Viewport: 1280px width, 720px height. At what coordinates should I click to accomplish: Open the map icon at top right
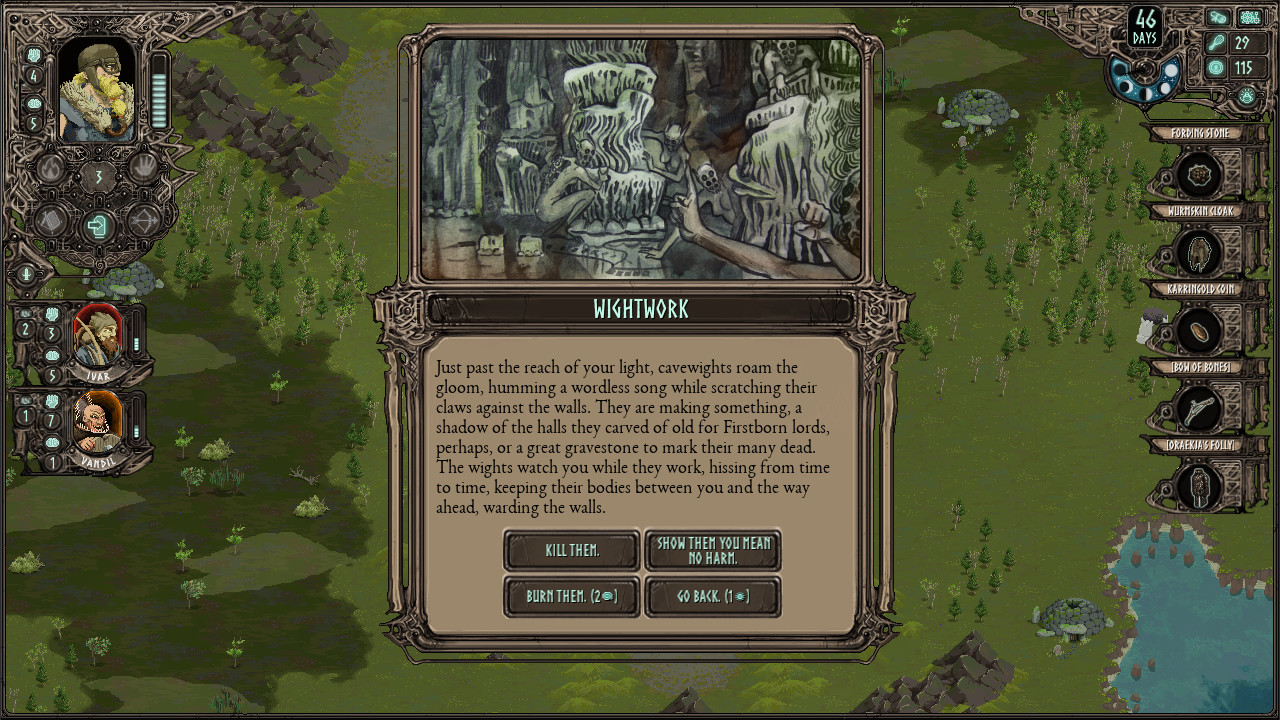click(x=1249, y=17)
